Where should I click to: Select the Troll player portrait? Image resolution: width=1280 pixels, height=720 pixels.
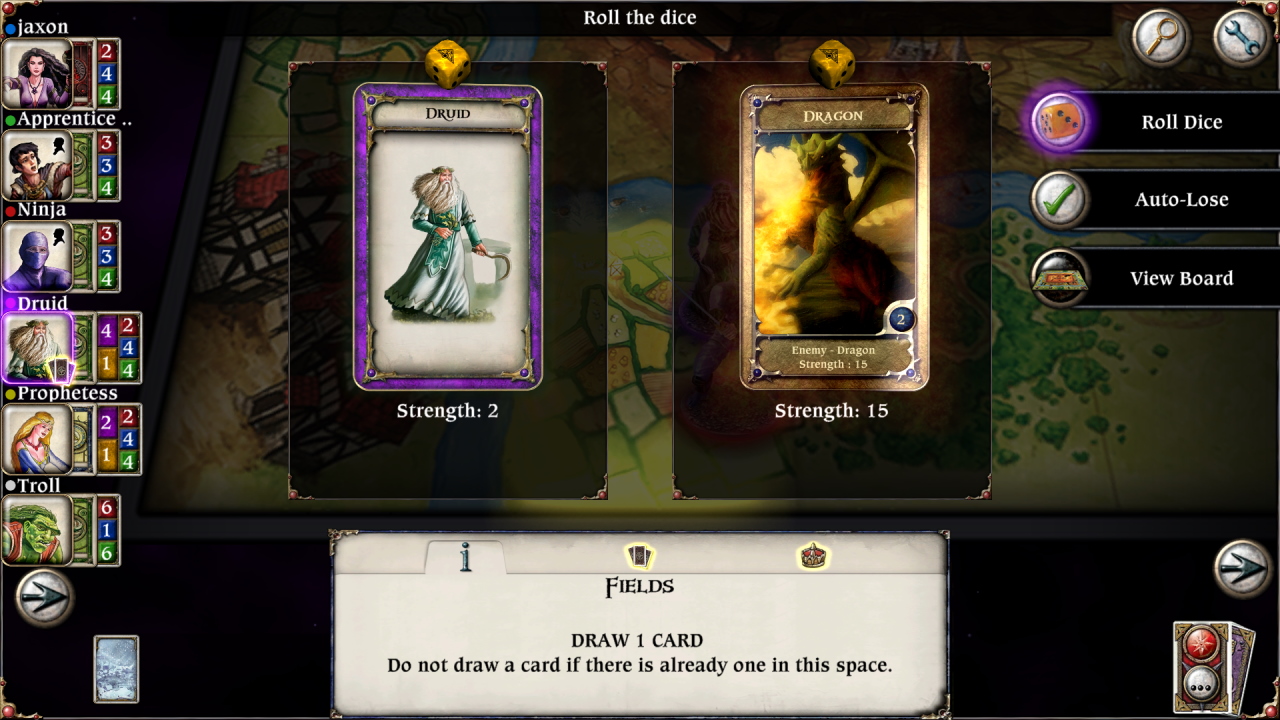tap(35, 529)
